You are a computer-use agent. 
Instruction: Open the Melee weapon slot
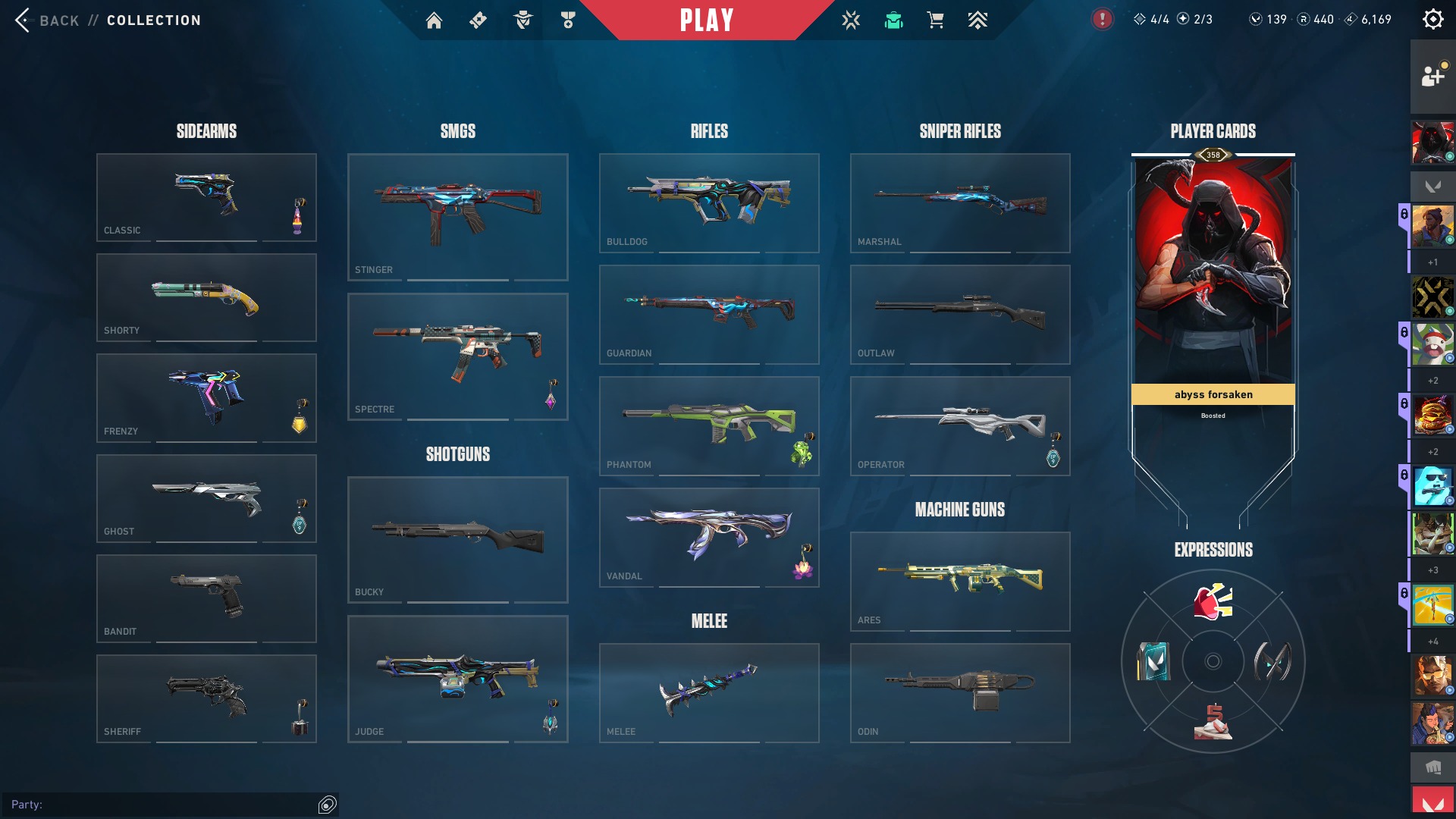pos(709,692)
